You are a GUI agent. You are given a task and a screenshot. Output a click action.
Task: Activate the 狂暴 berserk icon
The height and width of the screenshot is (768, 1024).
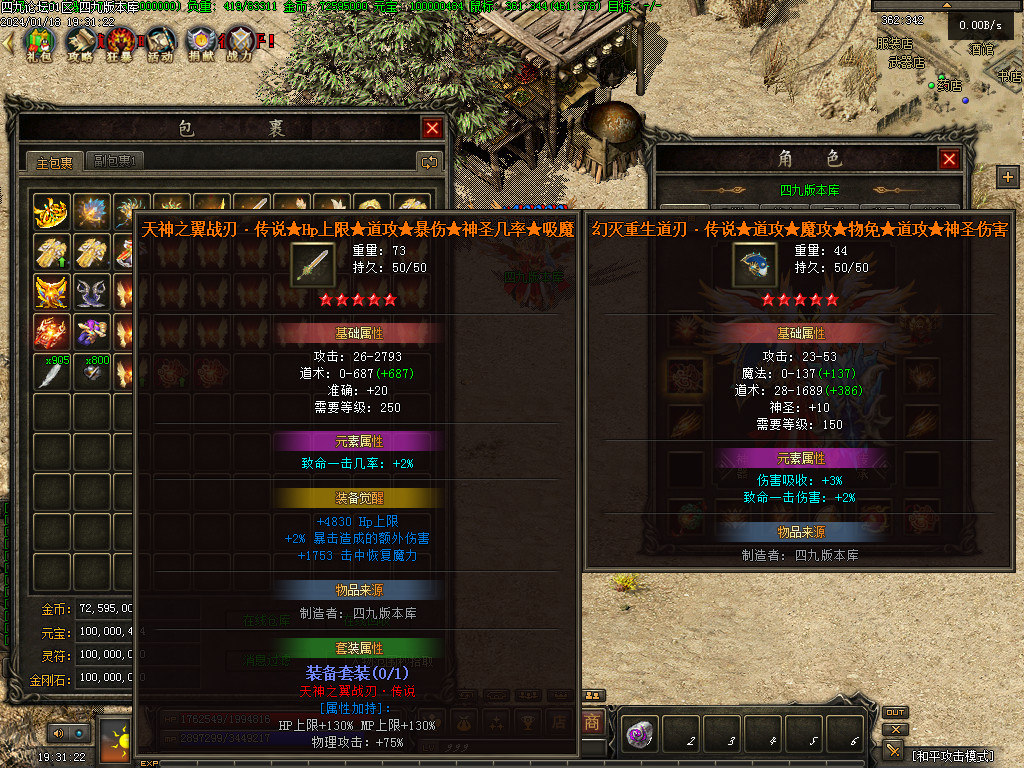[x=121, y=43]
